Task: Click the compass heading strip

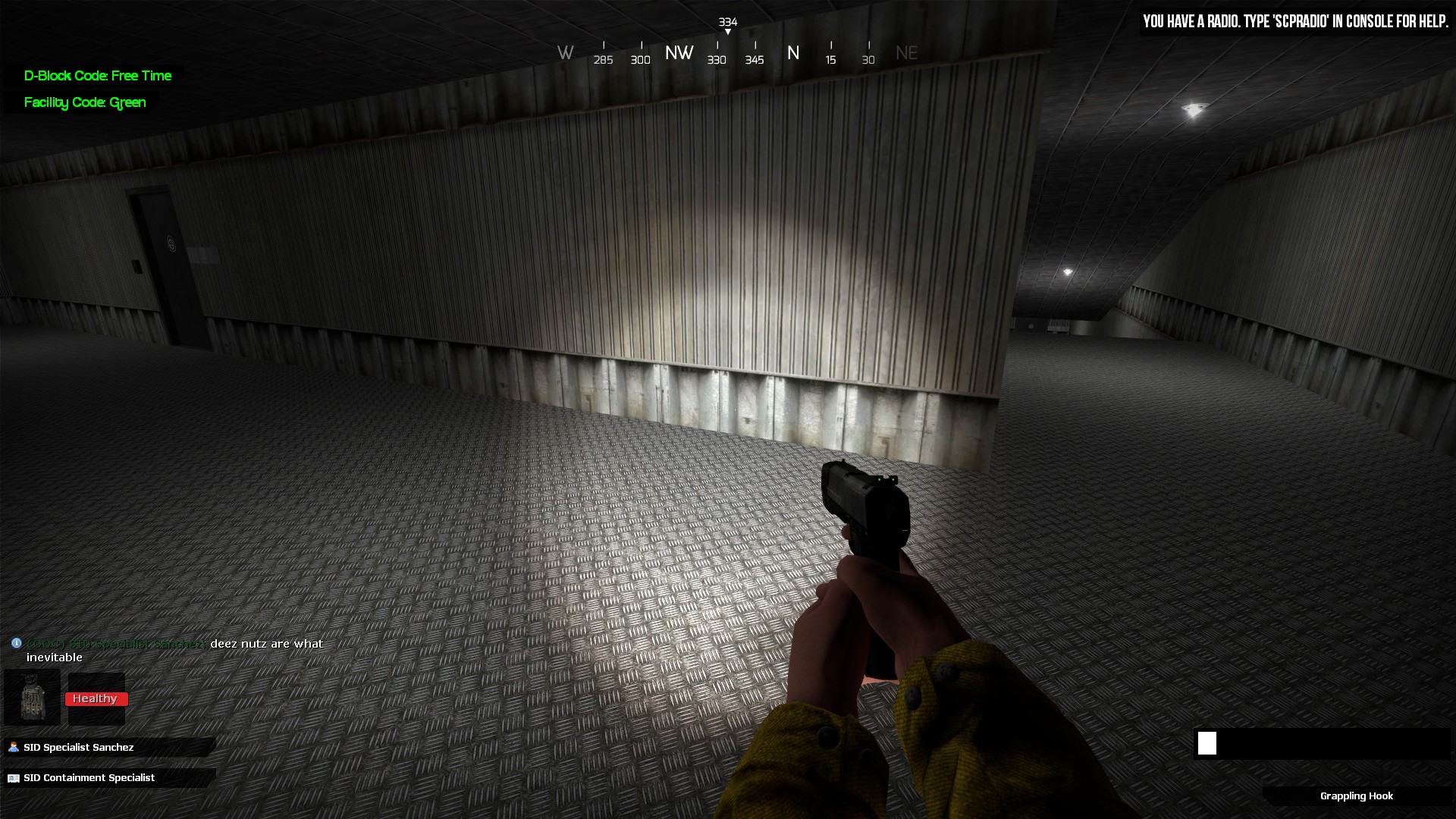Action: pyautogui.click(x=736, y=53)
